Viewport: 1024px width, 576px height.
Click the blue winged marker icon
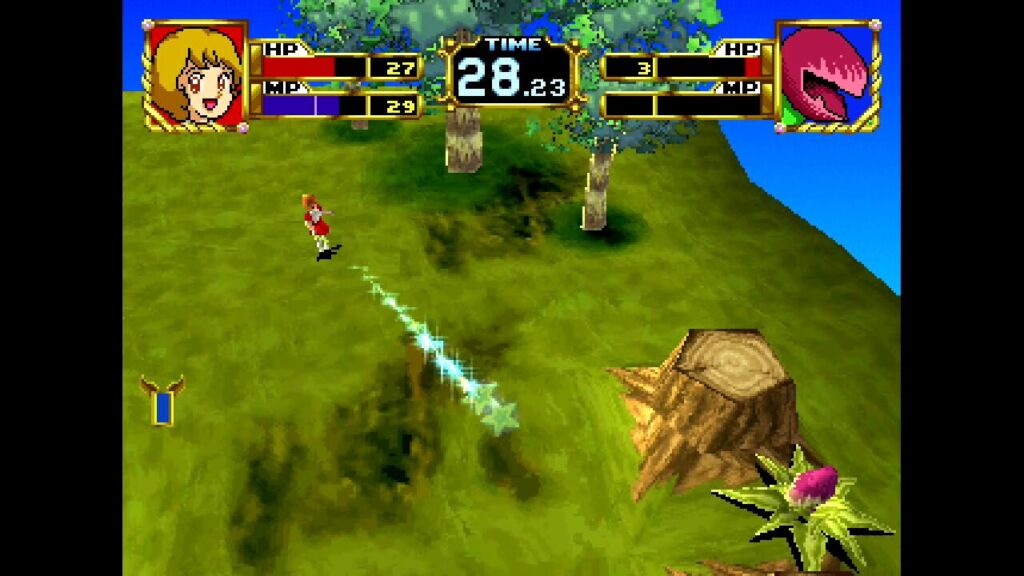tap(162, 401)
